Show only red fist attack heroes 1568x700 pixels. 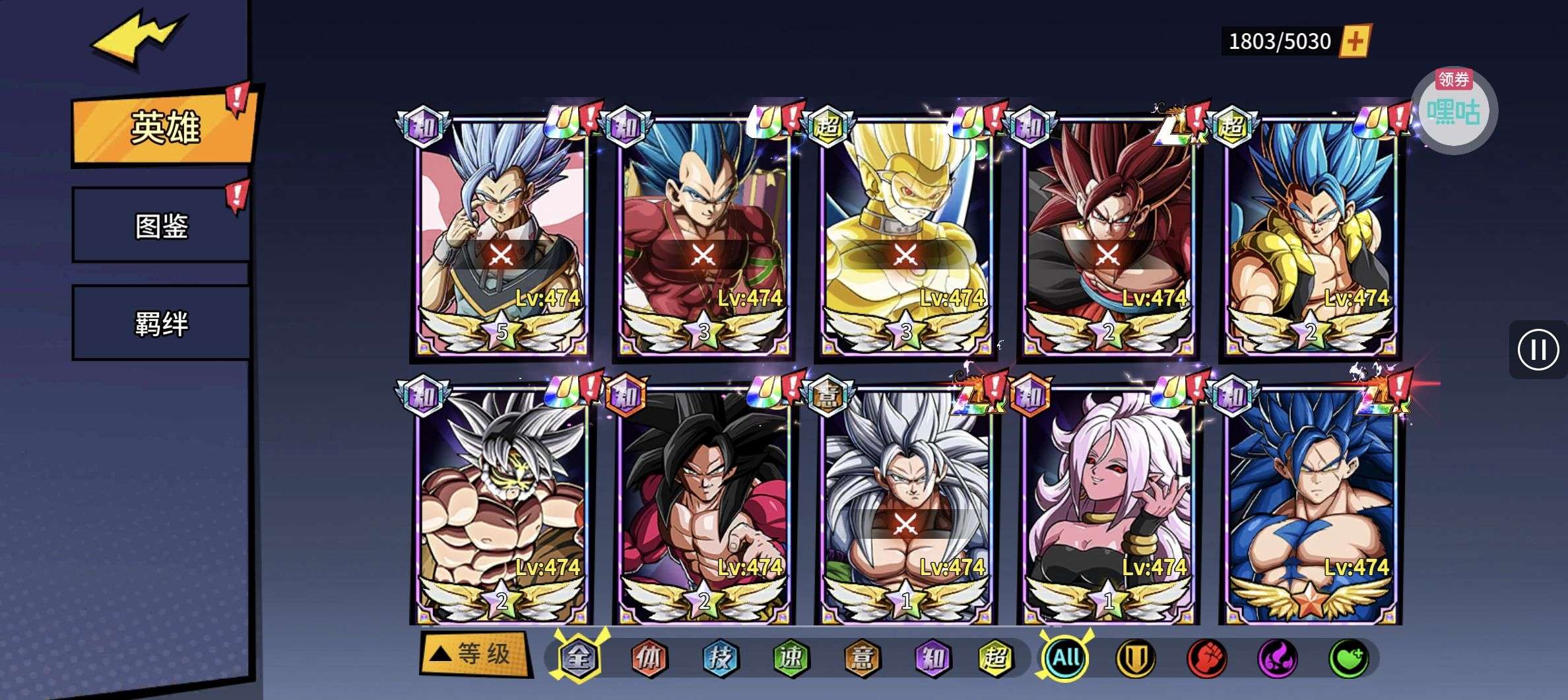coord(1206,658)
